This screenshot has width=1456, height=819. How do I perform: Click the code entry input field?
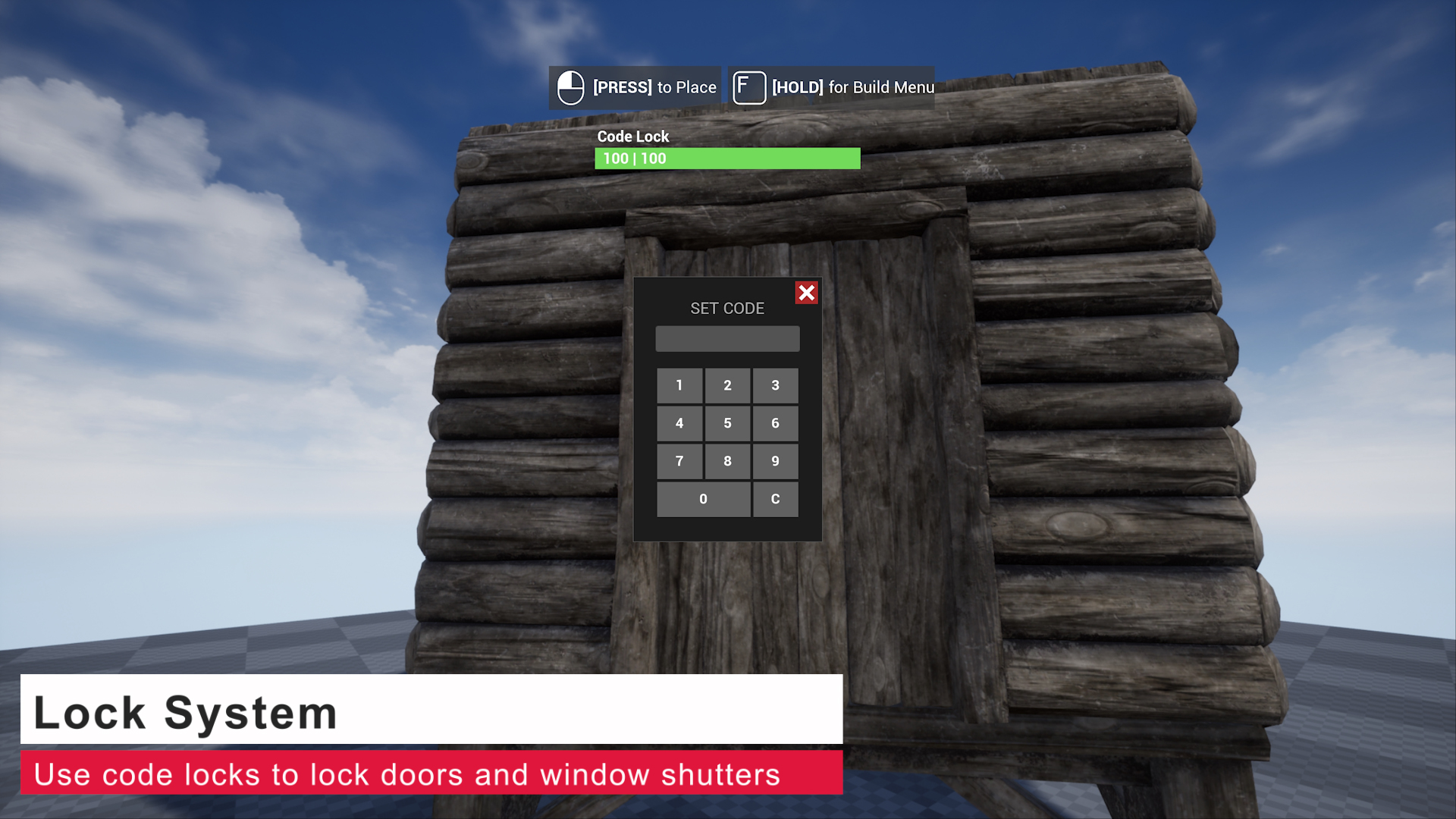pos(727,339)
